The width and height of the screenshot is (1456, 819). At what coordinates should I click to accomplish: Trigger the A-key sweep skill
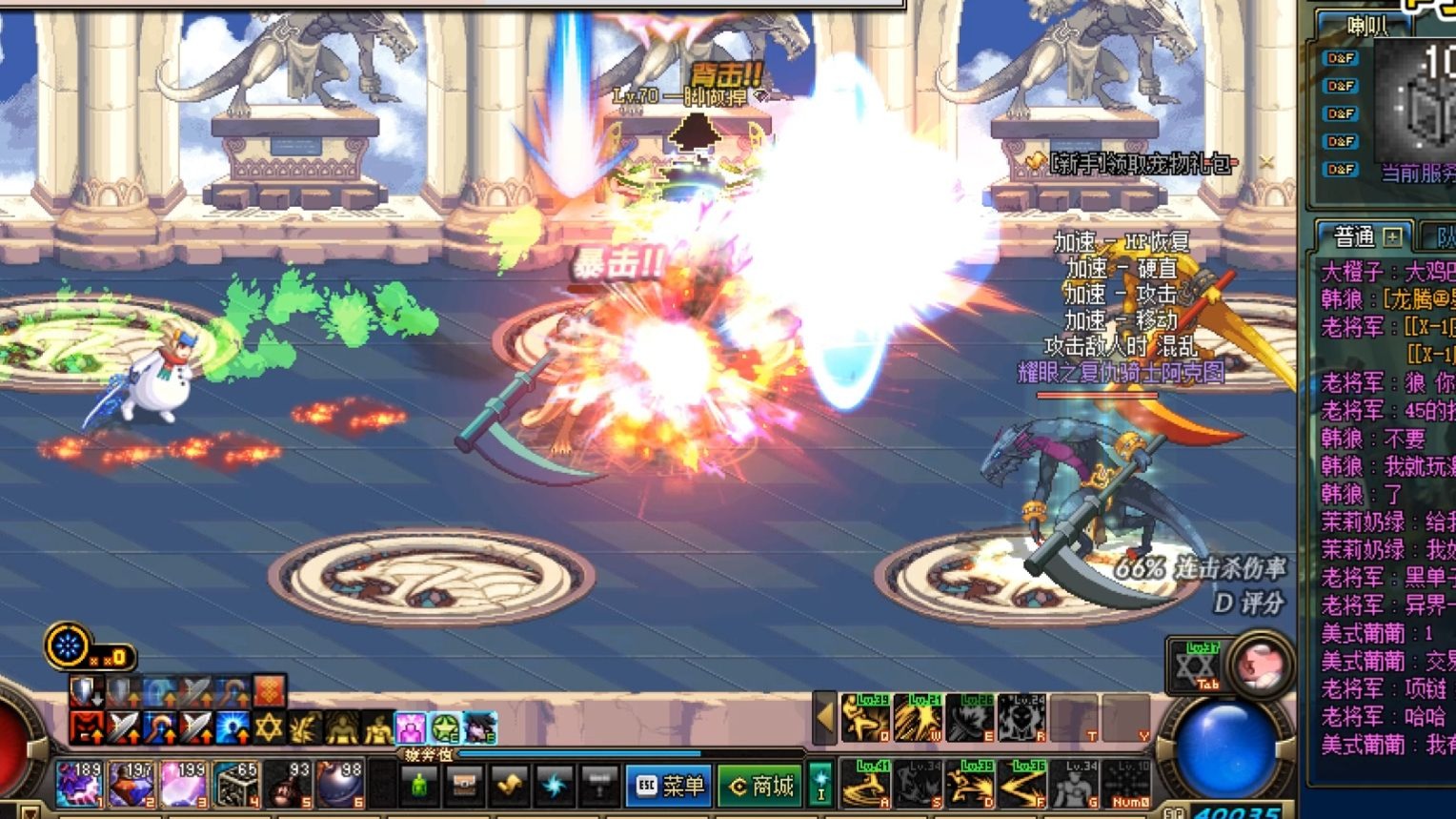tap(866, 784)
